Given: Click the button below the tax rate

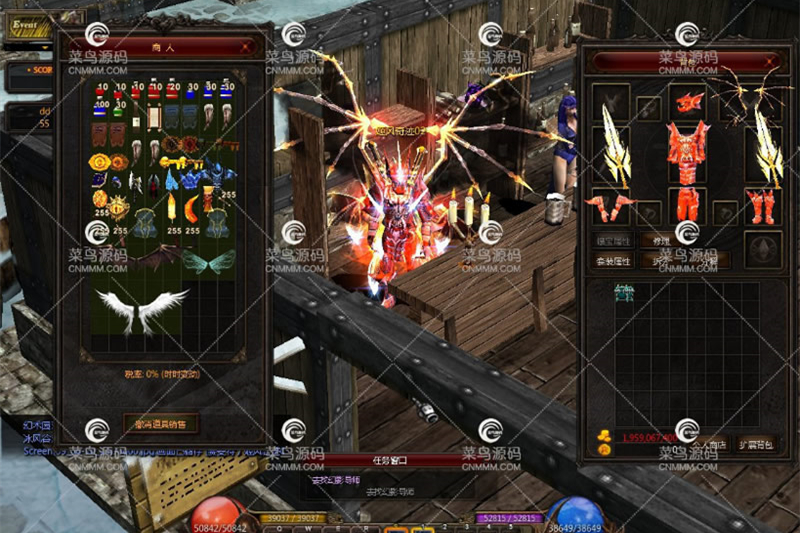Looking at the screenshot, I should click(160, 423).
